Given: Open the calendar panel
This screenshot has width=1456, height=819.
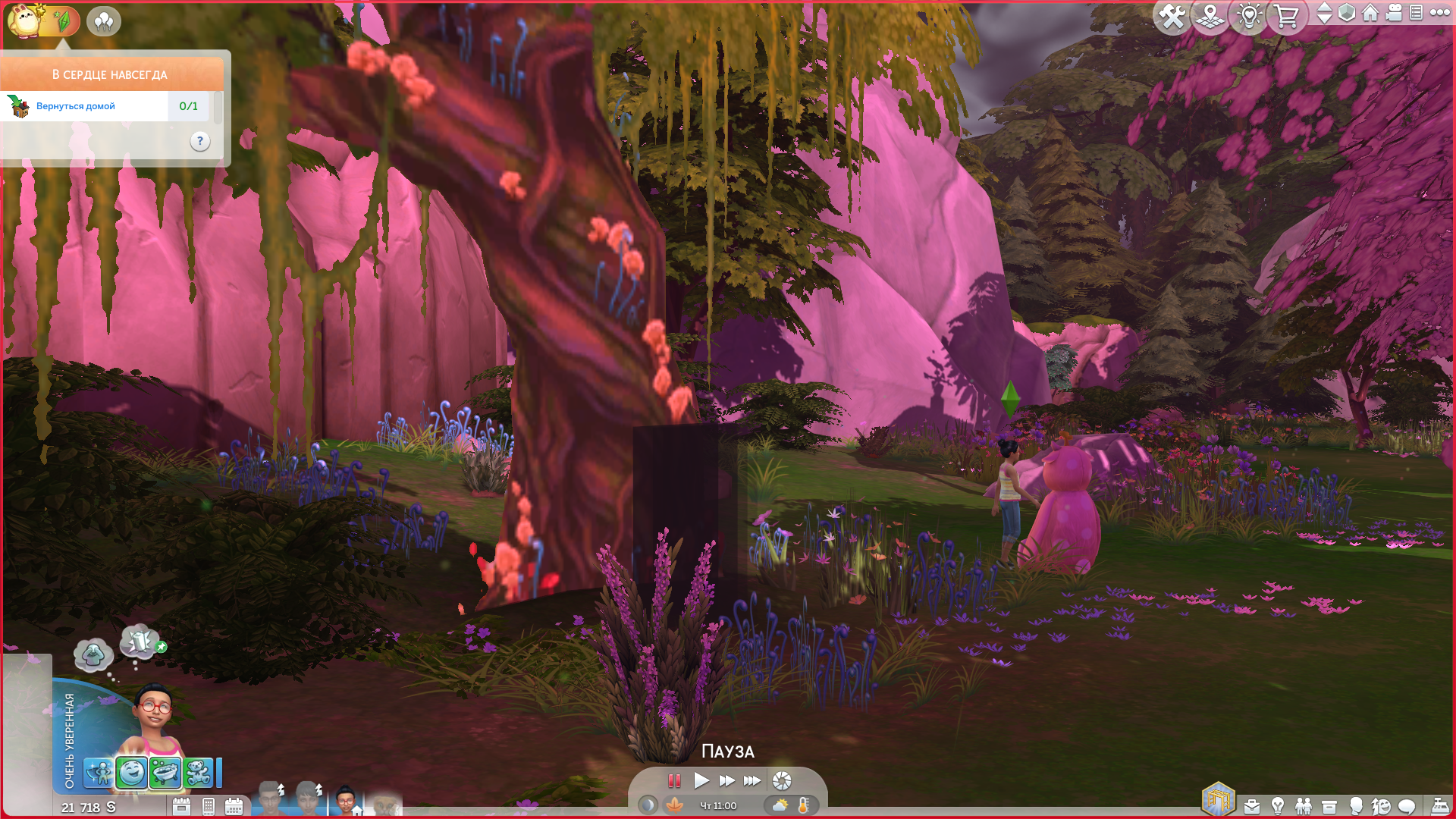Looking at the screenshot, I should pyautogui.click(x=234, y=806).
